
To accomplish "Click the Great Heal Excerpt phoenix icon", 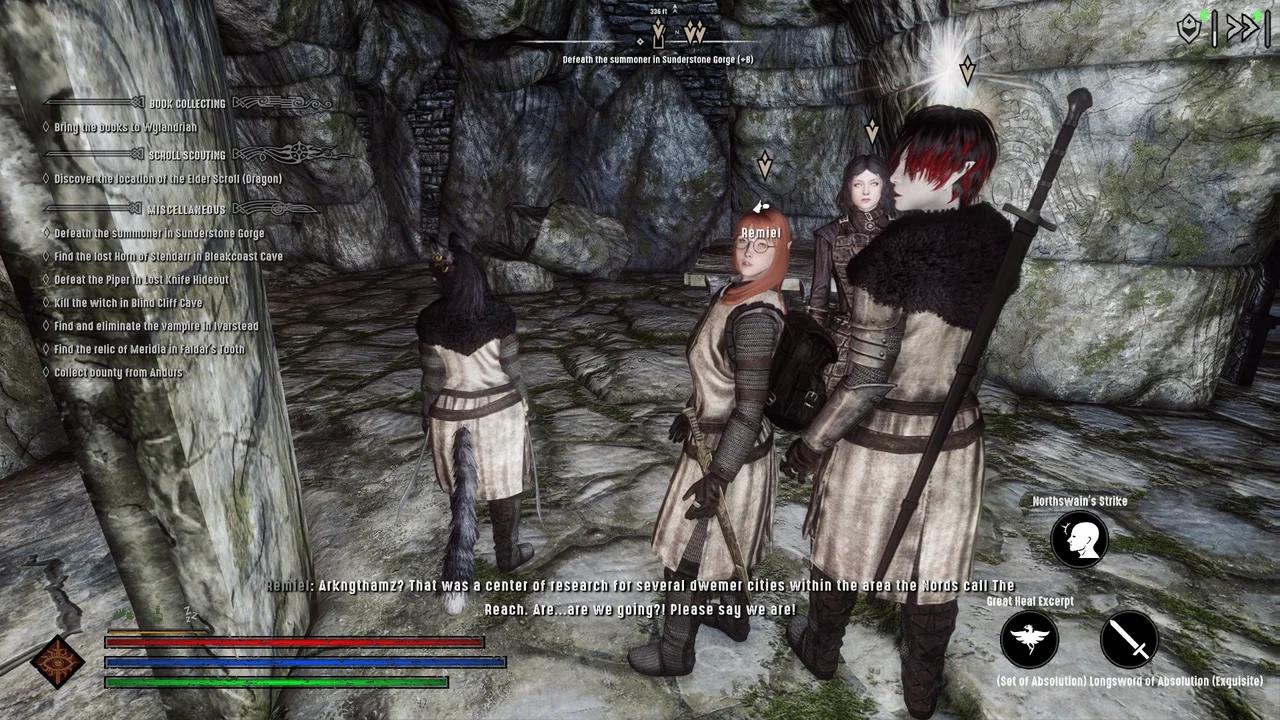I will [1028, 640].
